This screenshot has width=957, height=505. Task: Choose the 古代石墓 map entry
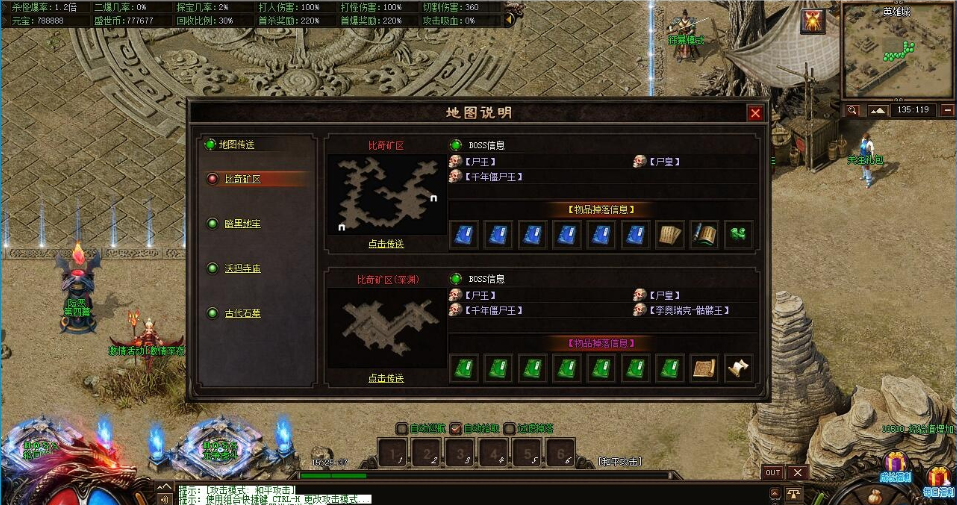pyautogui.click(x=242, y=314)
